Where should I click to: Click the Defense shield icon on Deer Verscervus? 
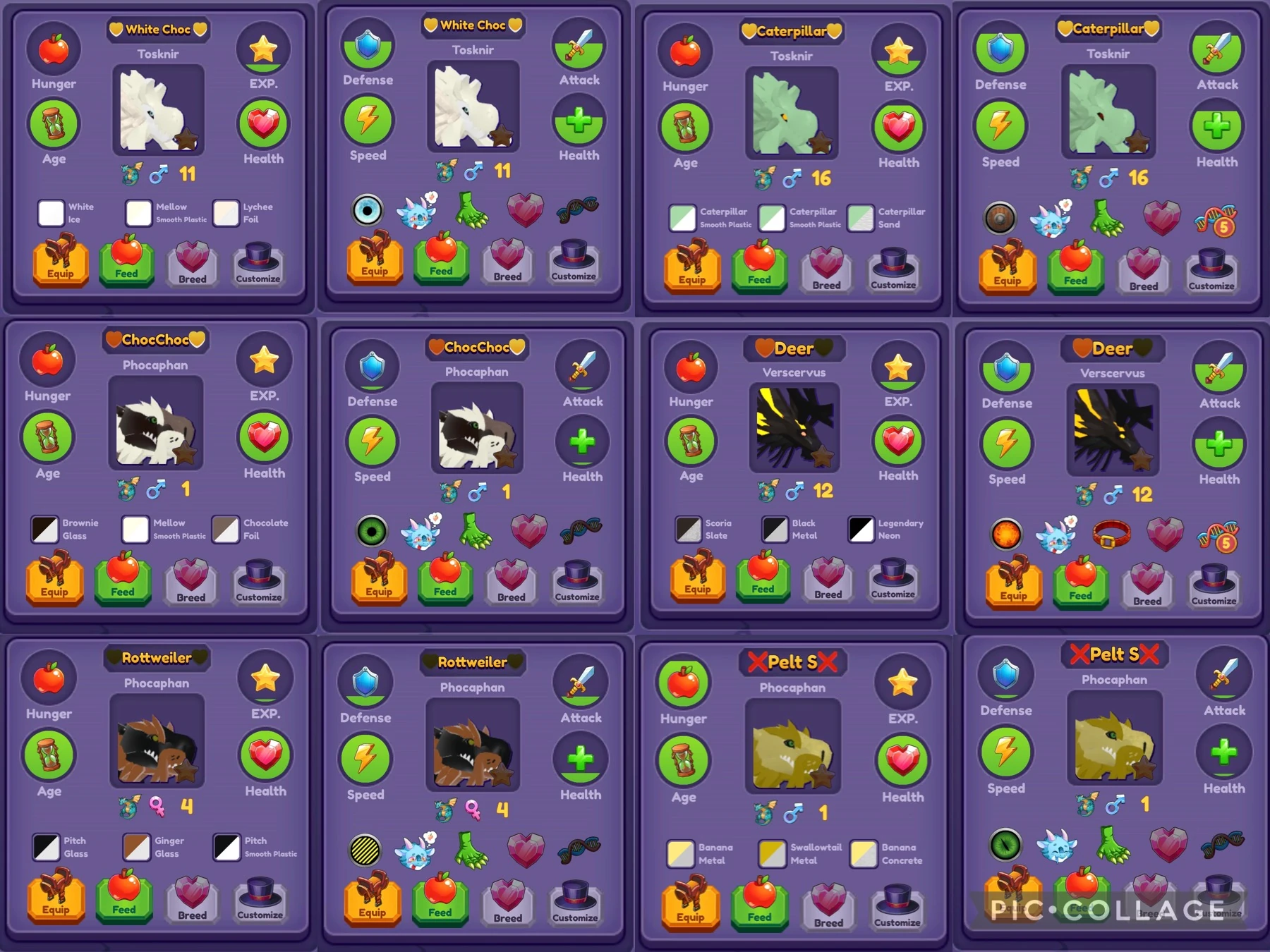pos(1008,365)
